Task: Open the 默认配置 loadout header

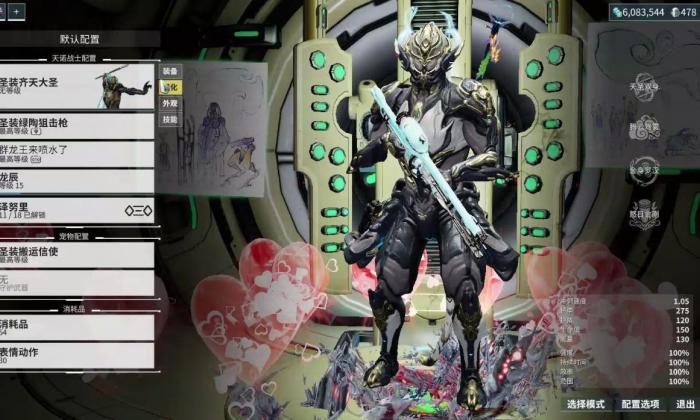Action: click(79, 39)
